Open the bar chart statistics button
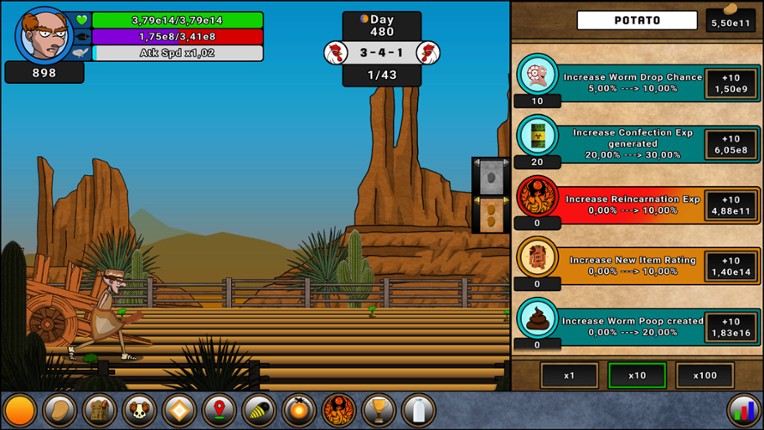 [742, 410]
